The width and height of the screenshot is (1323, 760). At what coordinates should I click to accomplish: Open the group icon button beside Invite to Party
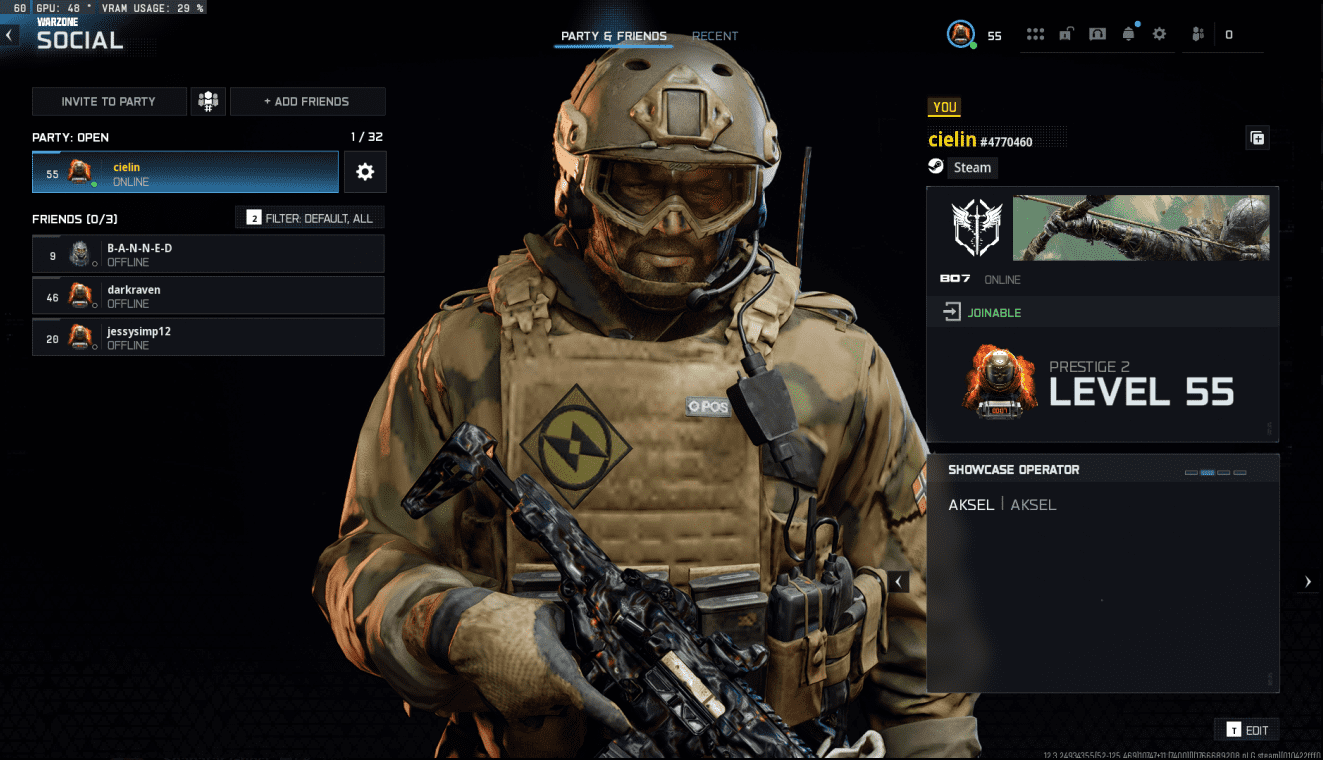(x=208, y=101)
